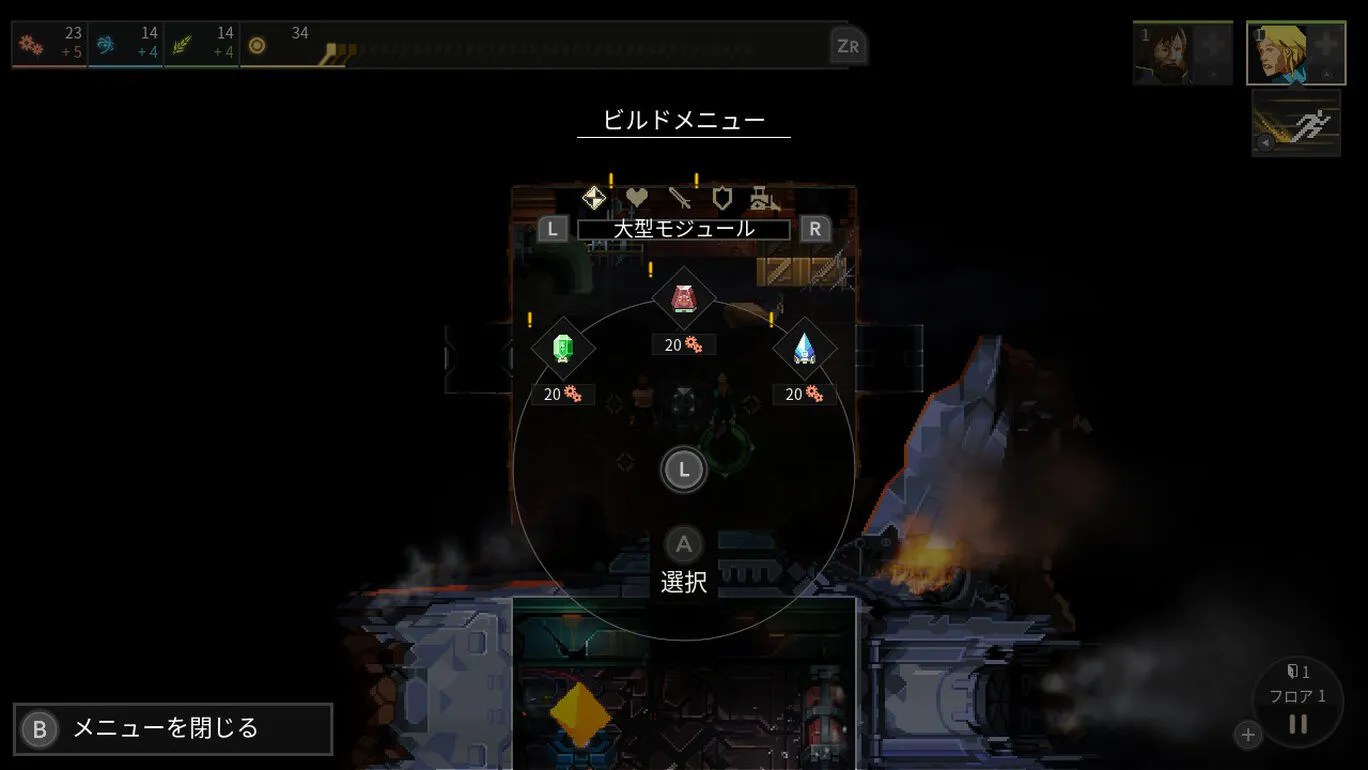Click the small plus button beside the floor indicator
1368x770 pixels.
(x=1248, y=735)
